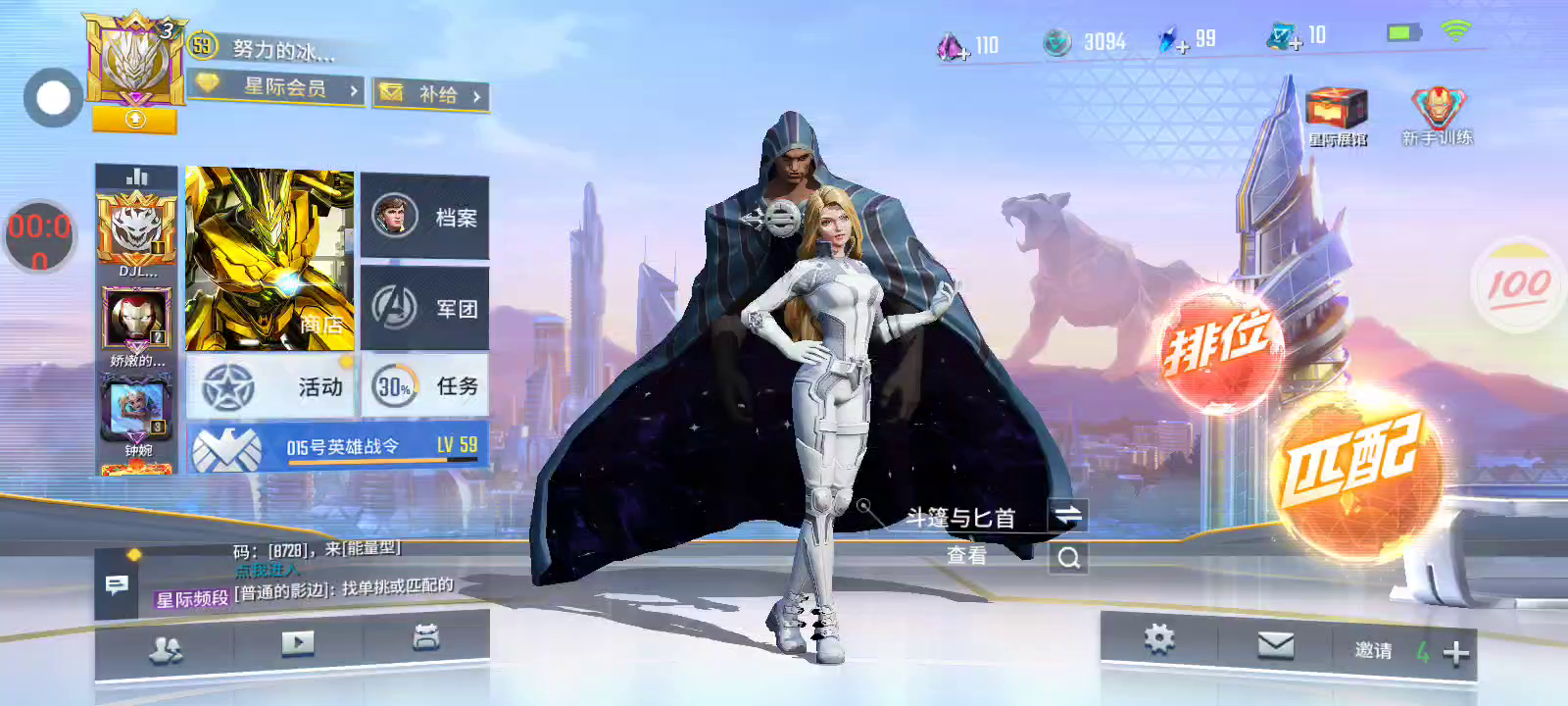Open the gear settings icon
Image resolution: width=1568 pixels, height=706 pixels.
1158,640
